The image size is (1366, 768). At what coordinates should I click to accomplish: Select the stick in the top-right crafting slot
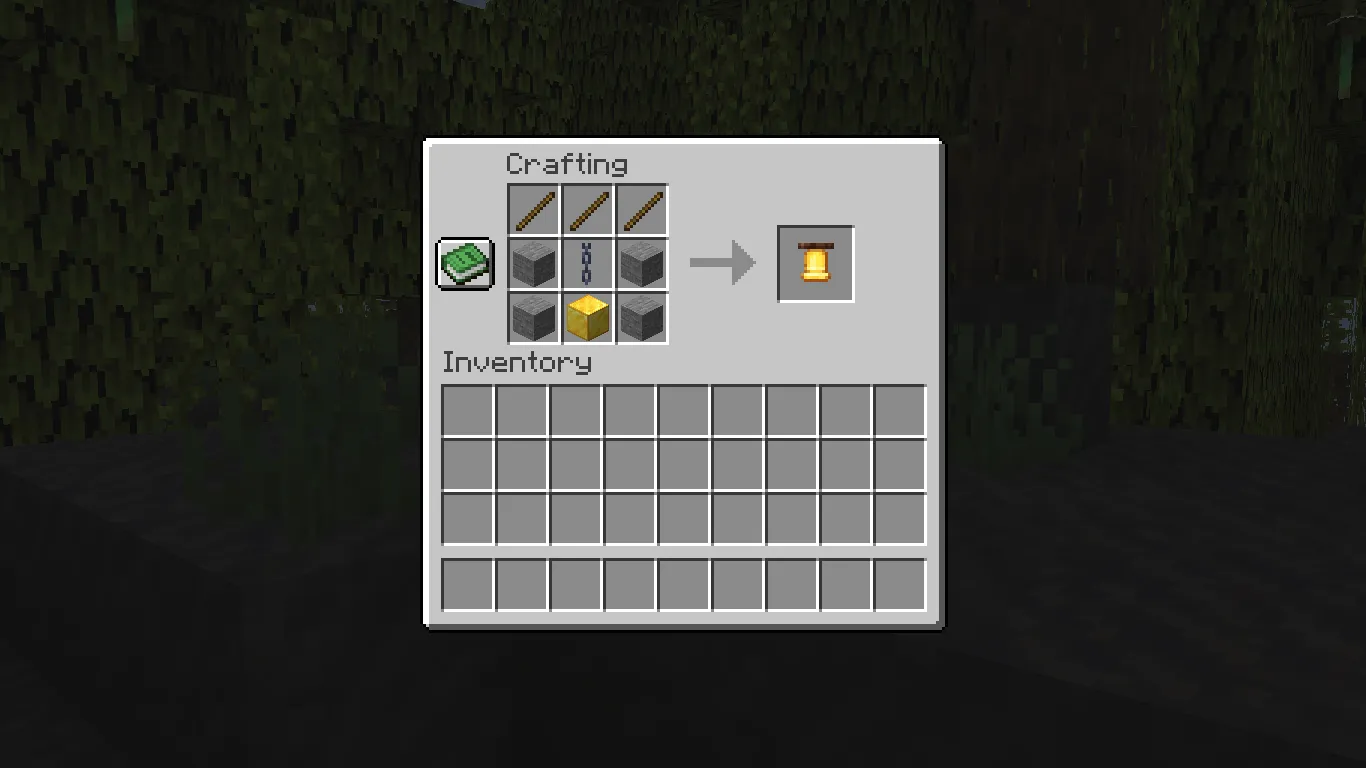pyautogui.click(x=643, y=209)
